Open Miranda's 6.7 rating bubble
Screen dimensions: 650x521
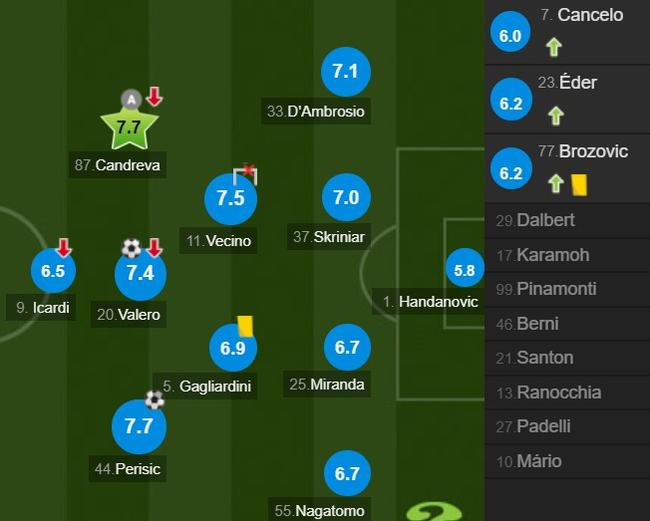(x=347, y=348)
